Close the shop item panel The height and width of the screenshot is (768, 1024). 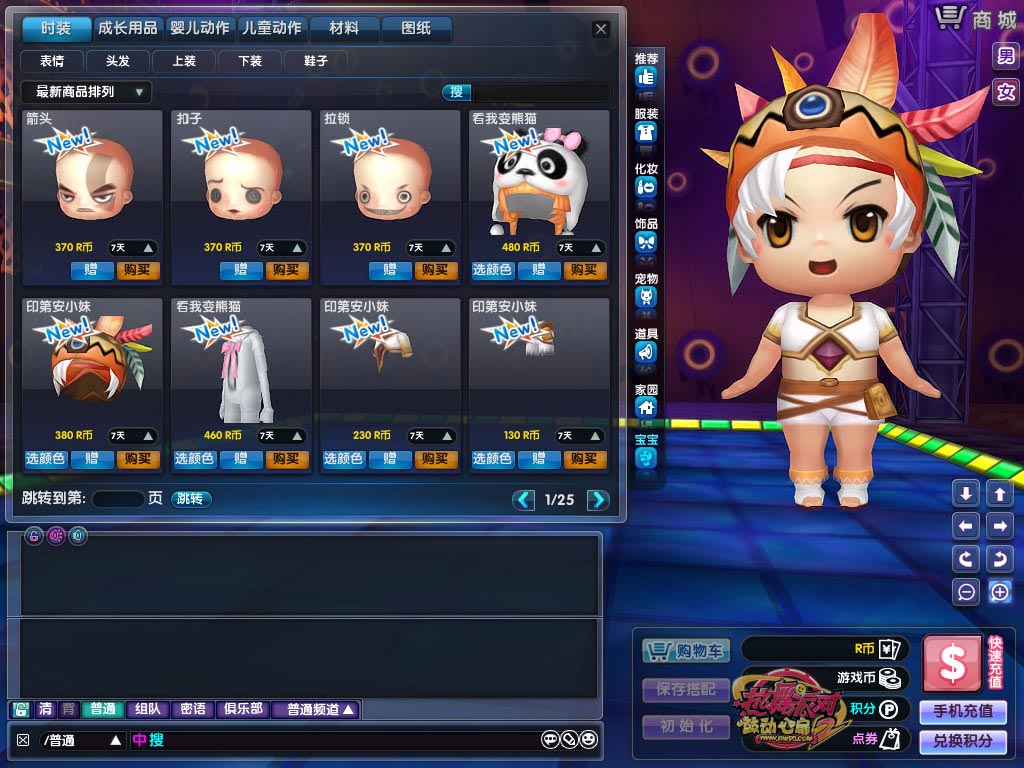tap(601, 29)
